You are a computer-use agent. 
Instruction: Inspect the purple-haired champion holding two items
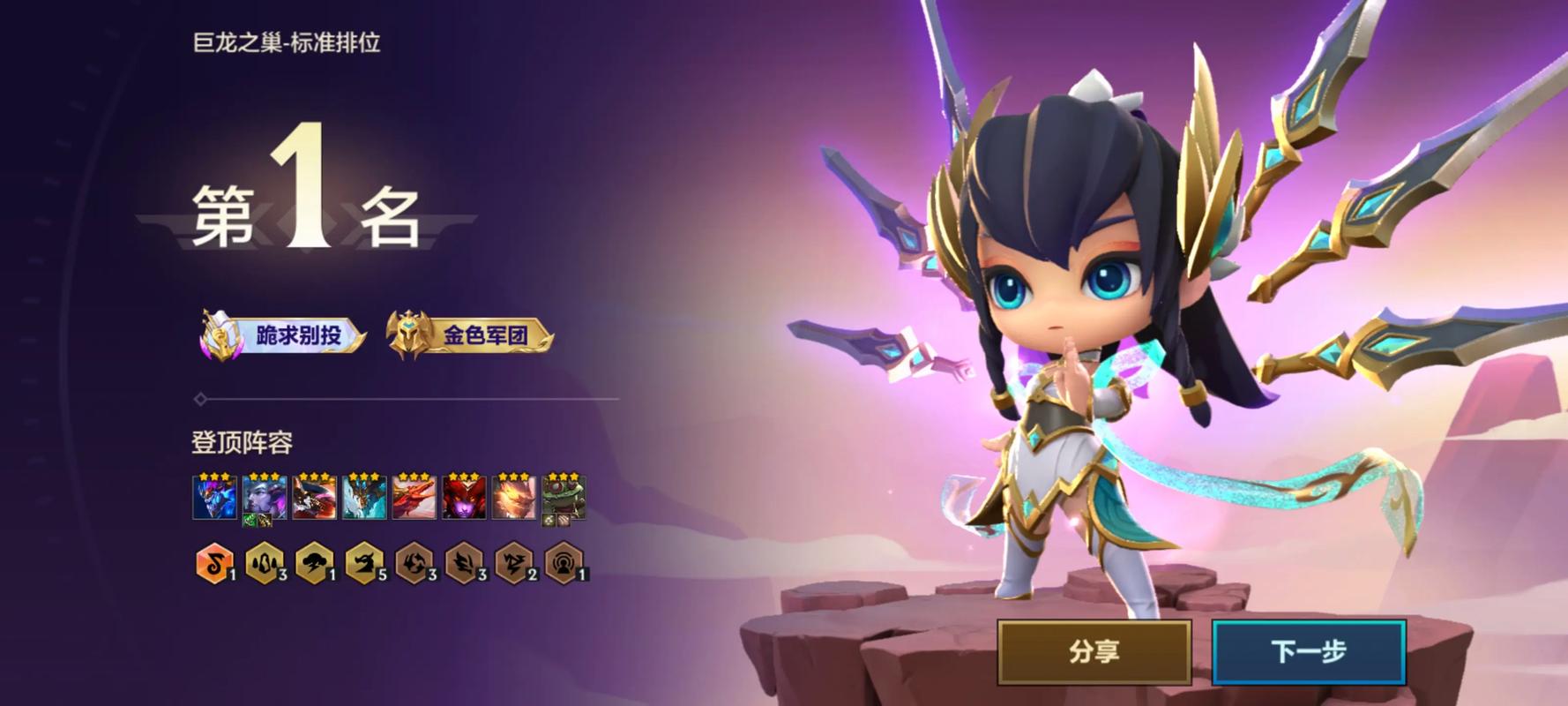pyautogui.click(x=265, y=497)
